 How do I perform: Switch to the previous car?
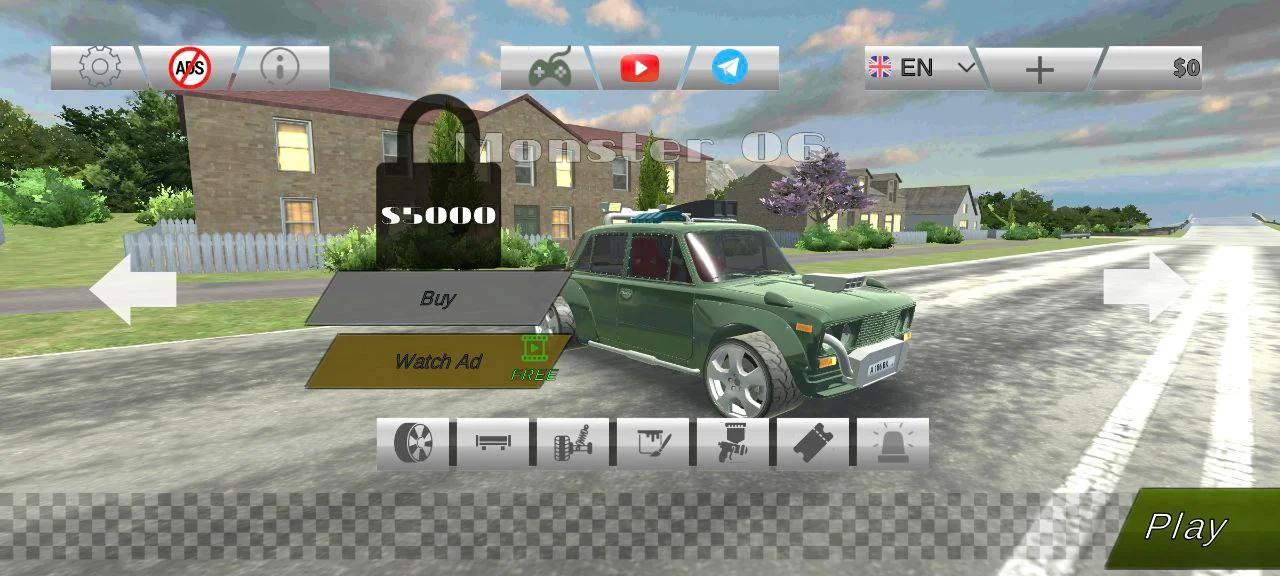[x=132, y=289]
